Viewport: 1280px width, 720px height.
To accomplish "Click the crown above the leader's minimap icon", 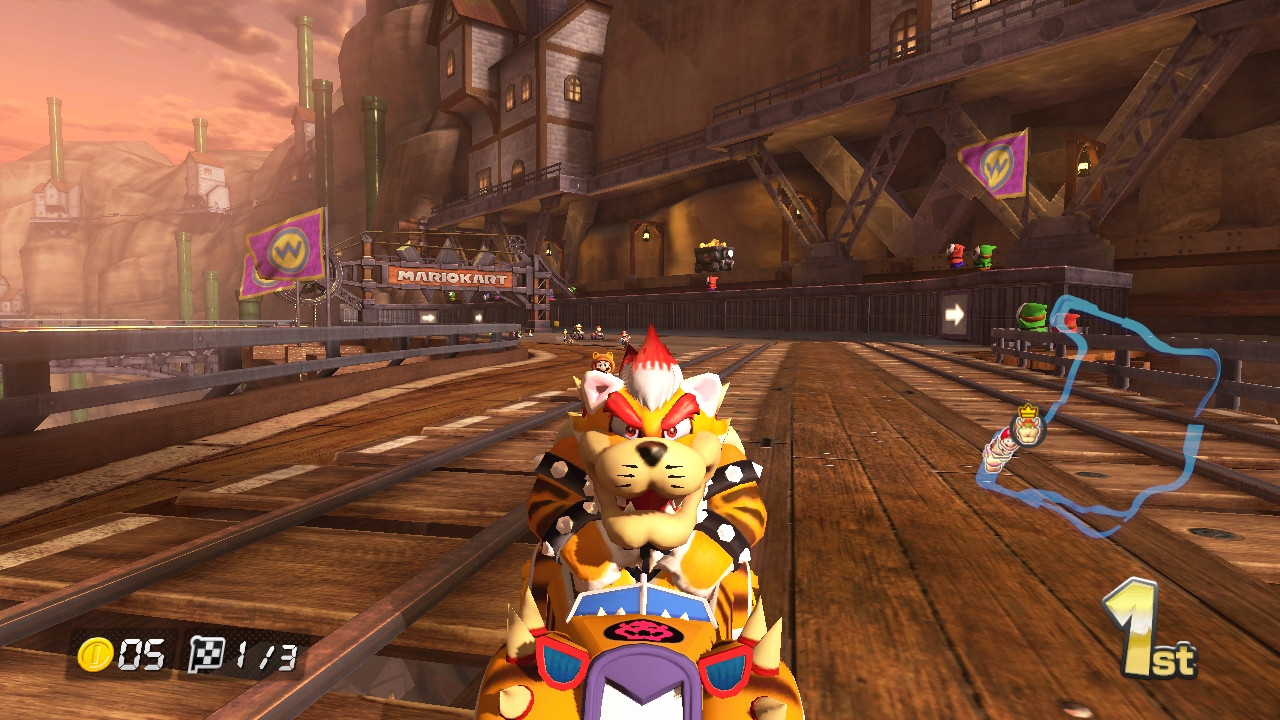I will (x=1028, y=411).
